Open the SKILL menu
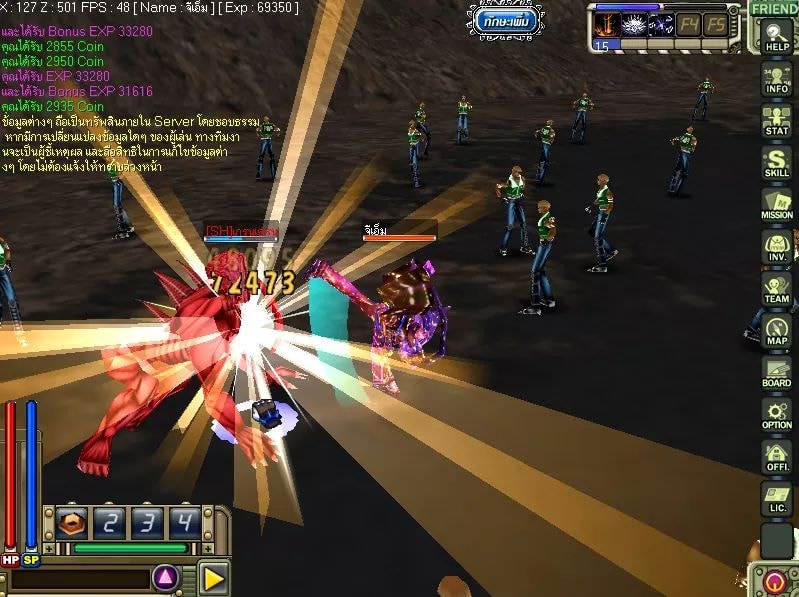799x597 pixels. pyautogui.click(x=776, y=162)
